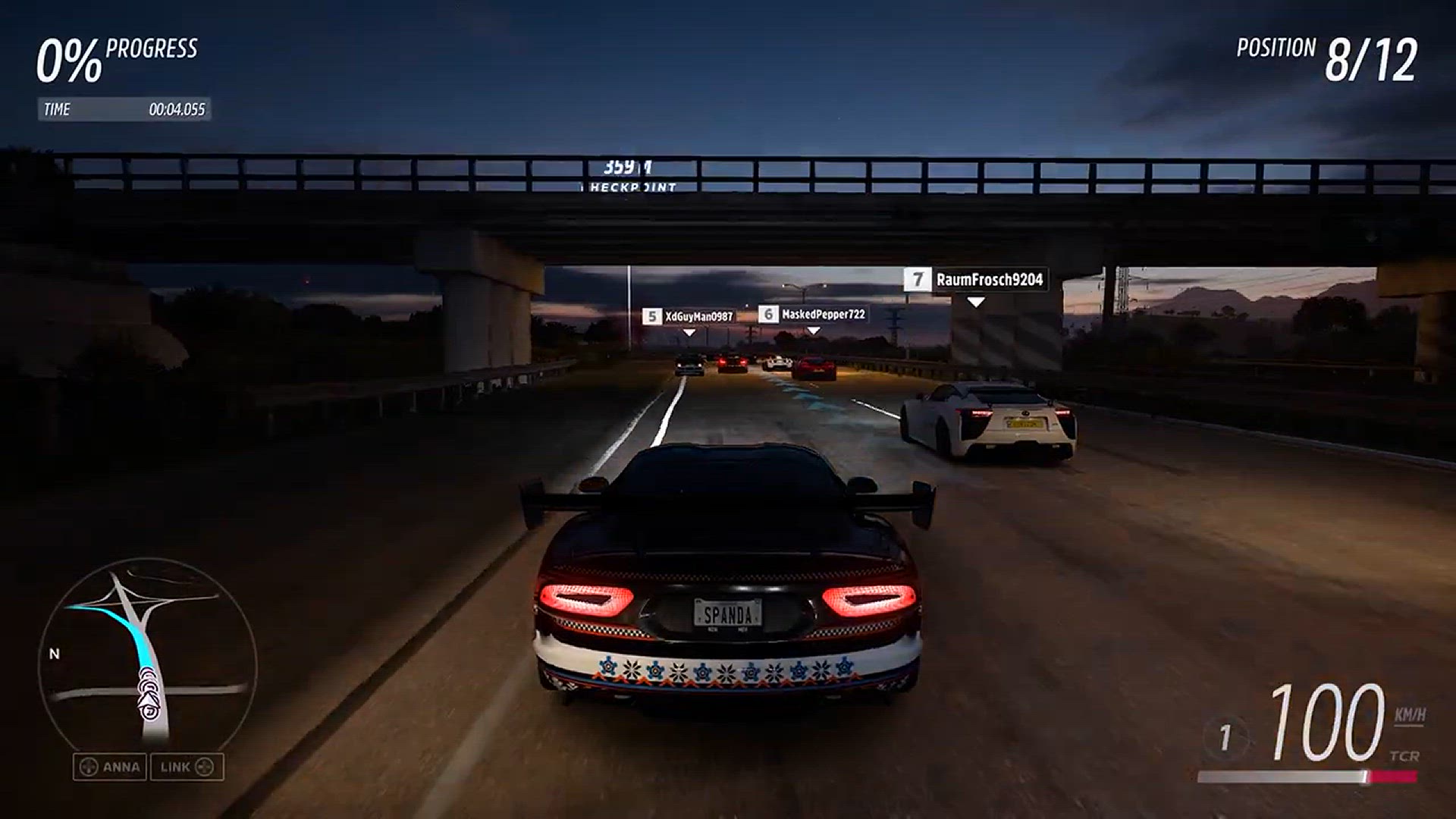This screenshot has width=1456, height=819.
Task: Open the ANNA assistant button
Action: (111, 767)
